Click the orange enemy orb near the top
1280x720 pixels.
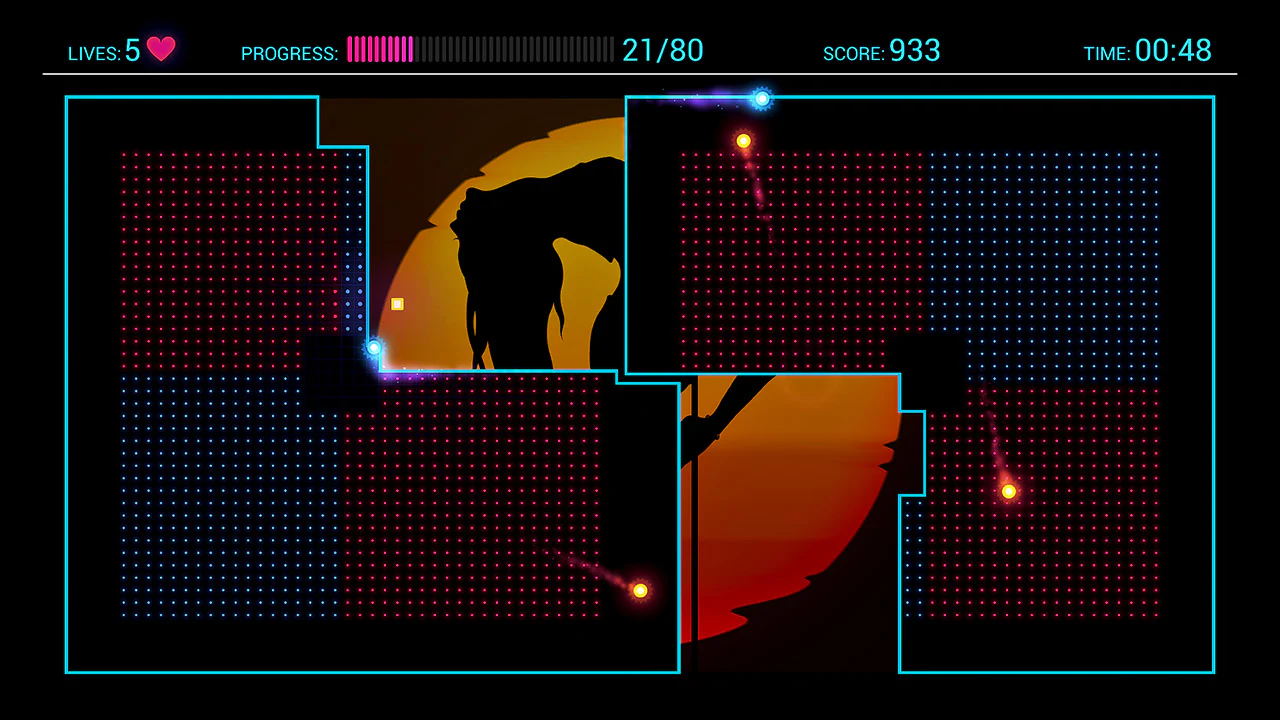pos(743,141)
